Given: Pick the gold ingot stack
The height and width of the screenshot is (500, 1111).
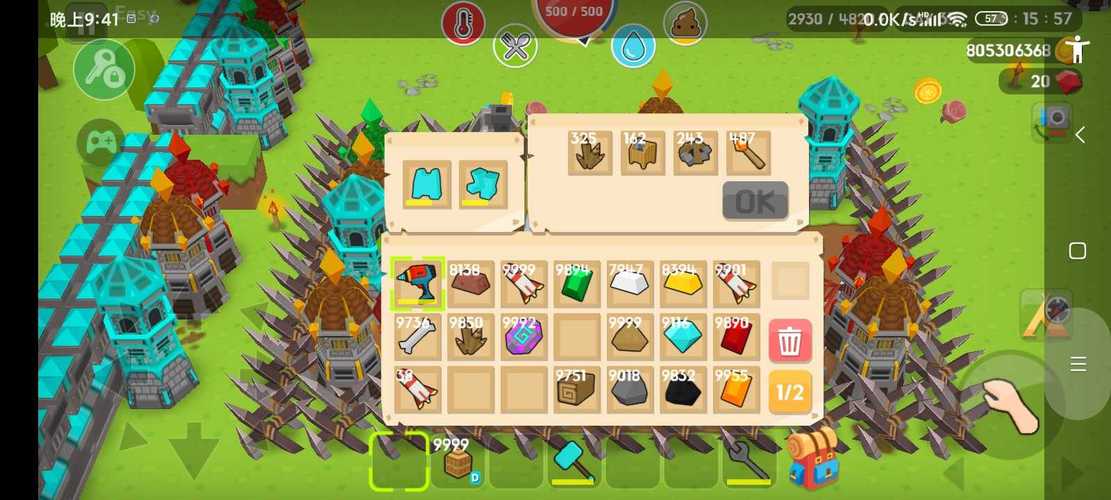Looking at the screenshot, I should point(683,285).
